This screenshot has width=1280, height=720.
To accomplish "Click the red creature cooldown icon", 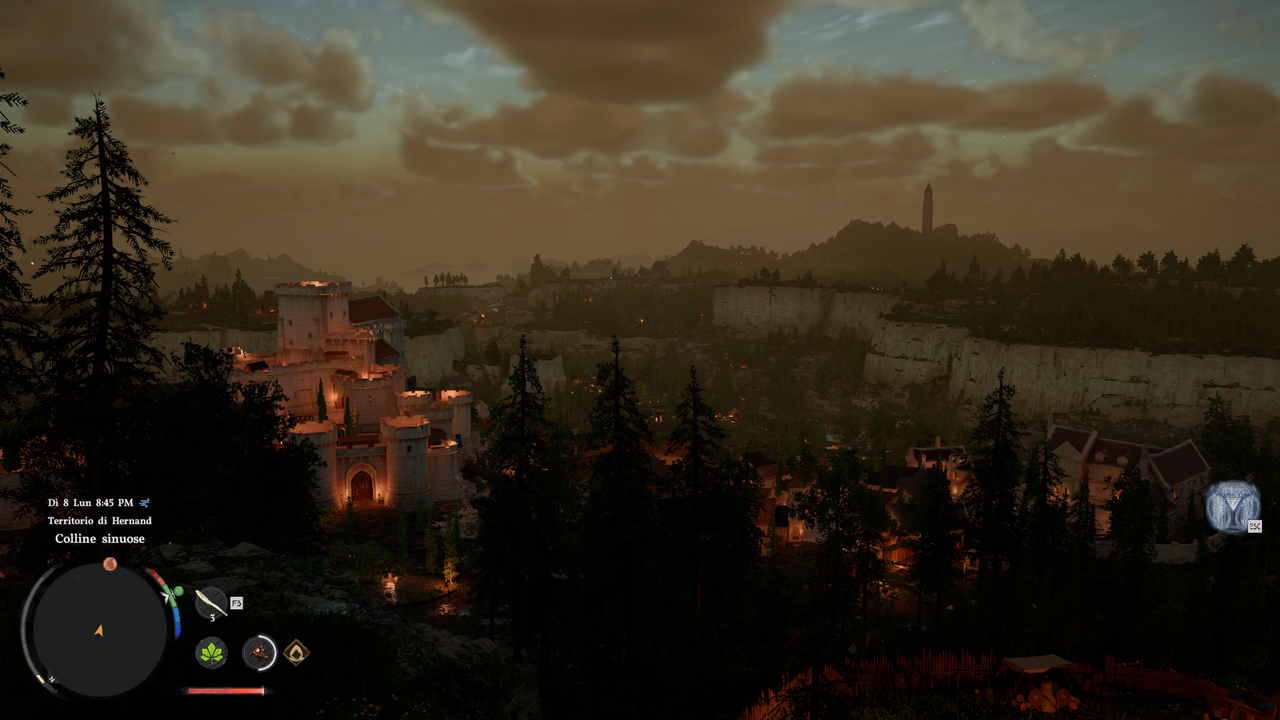I will pyautogui.click(x=260, y=653).
